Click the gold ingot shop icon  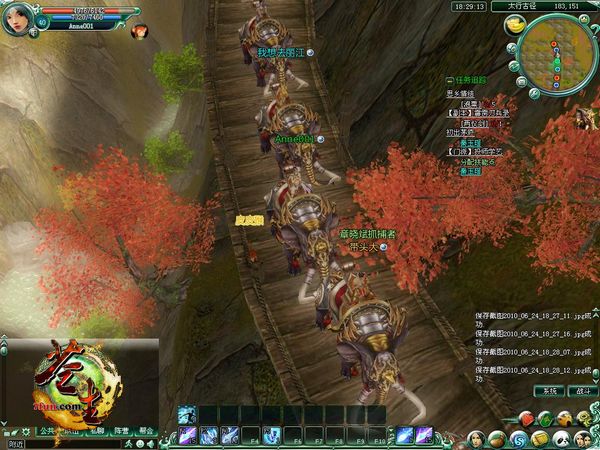click(517, 27)
